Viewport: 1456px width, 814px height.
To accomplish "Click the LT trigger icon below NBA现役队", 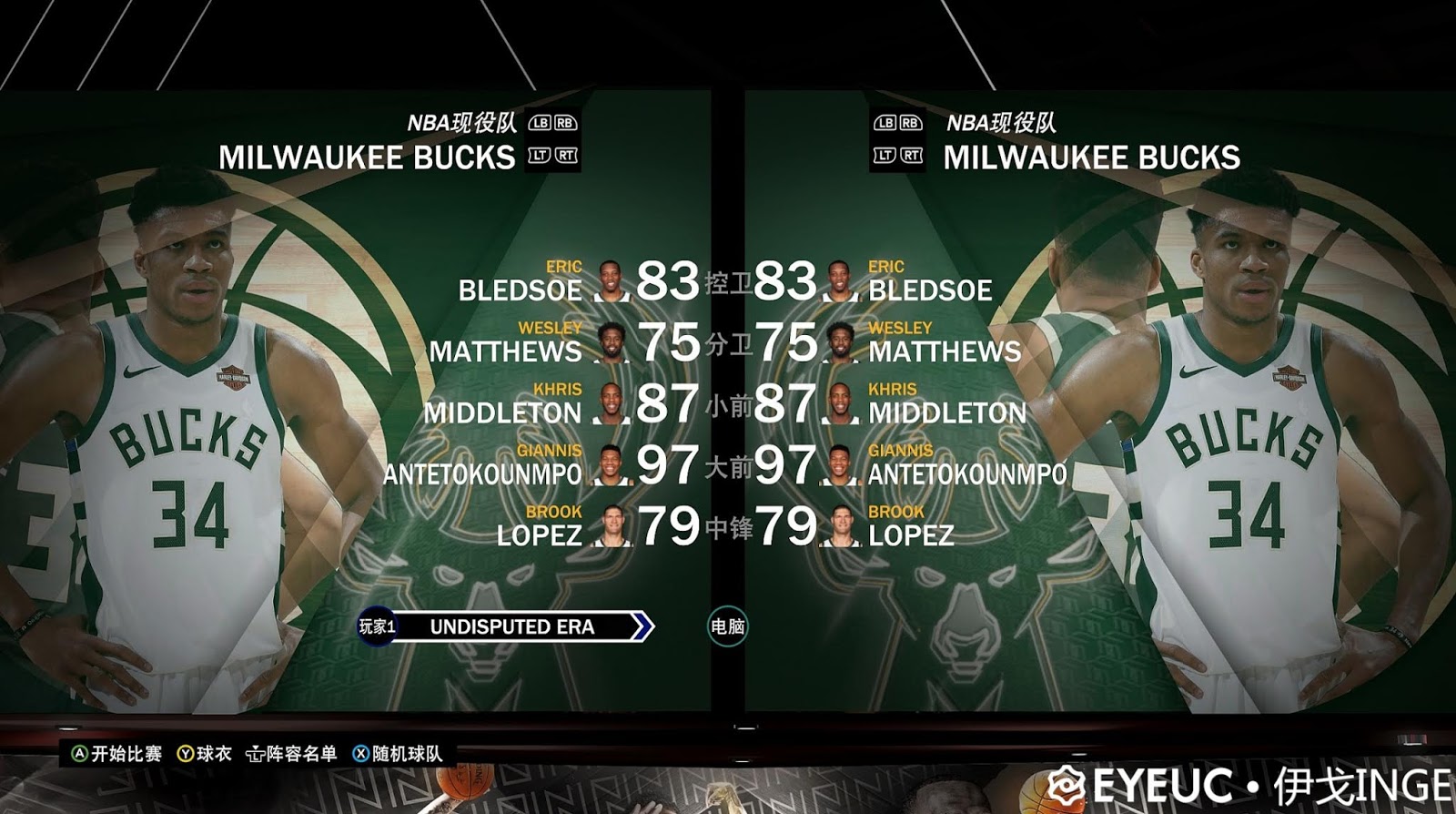I will click(x=539, y=157).
